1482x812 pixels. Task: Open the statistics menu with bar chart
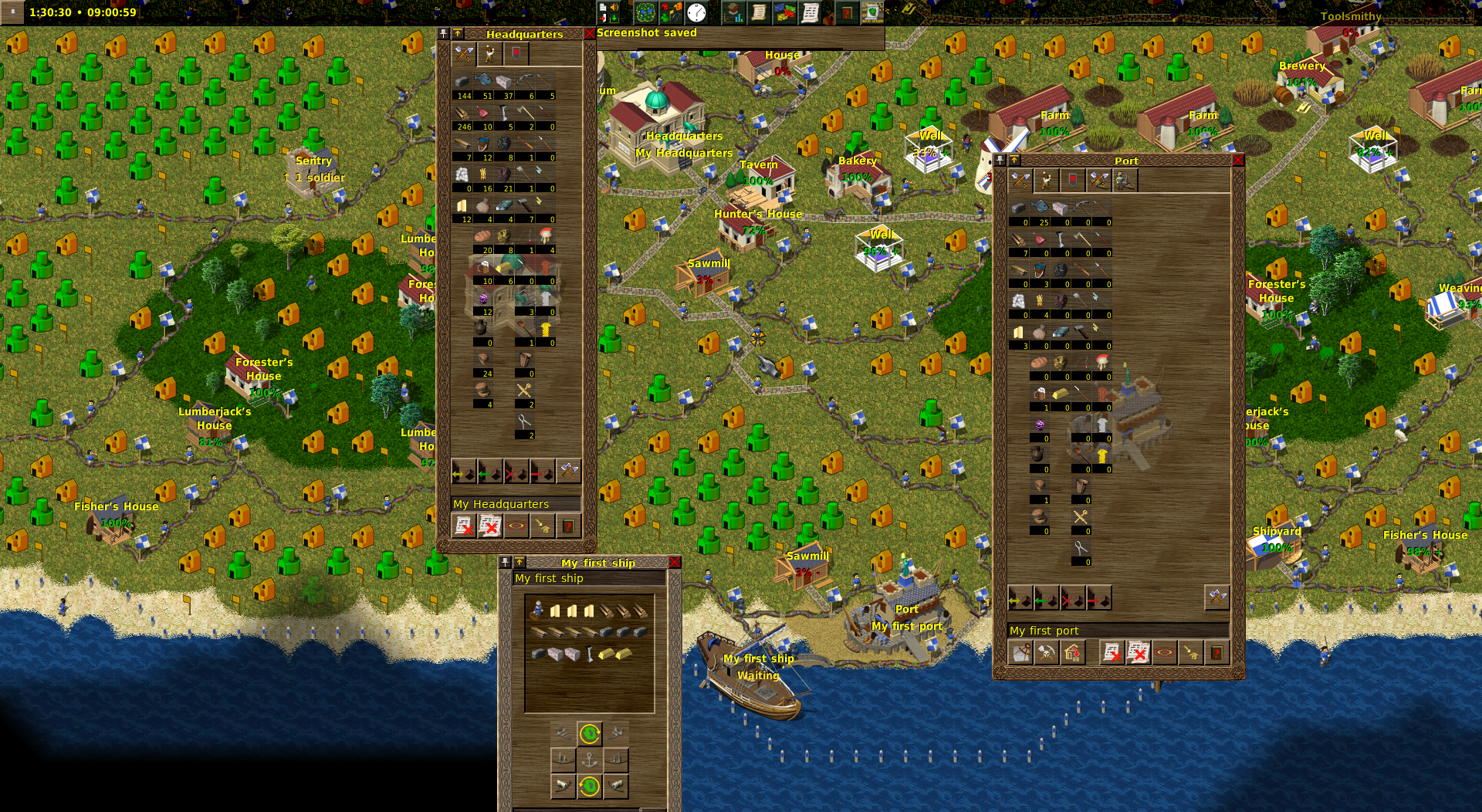point(733,12)
